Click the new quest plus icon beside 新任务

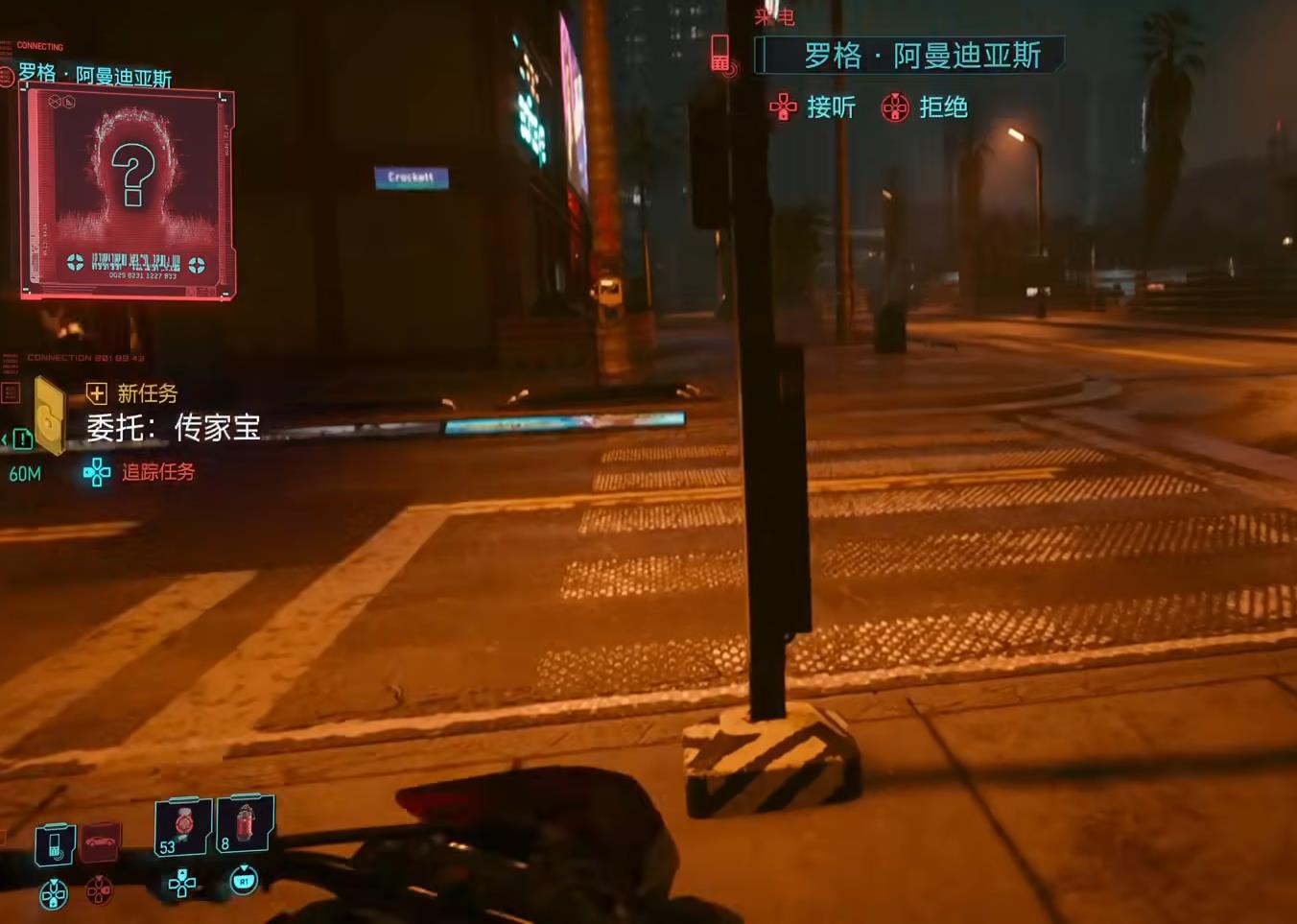(x=95, y=394)
